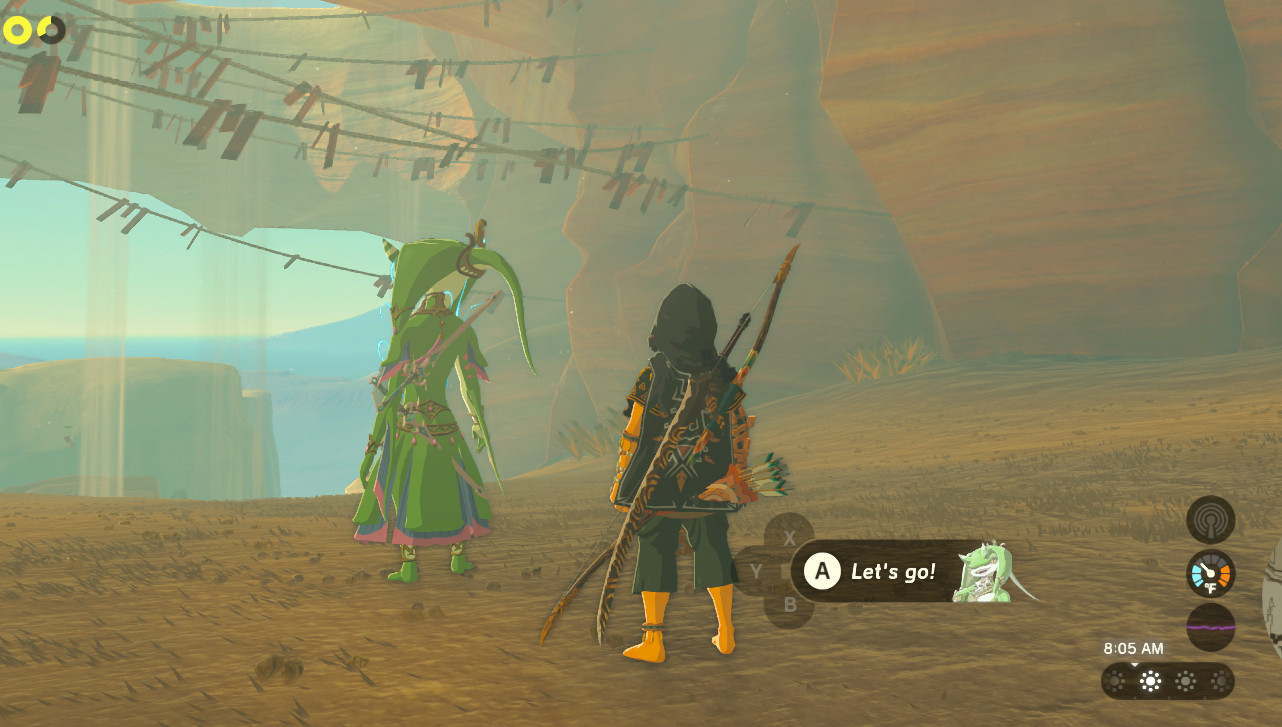This screenshot has height=727, width=1282.
Task: Expand the 8:05 AM clock display
Action: click(1135, 648)
